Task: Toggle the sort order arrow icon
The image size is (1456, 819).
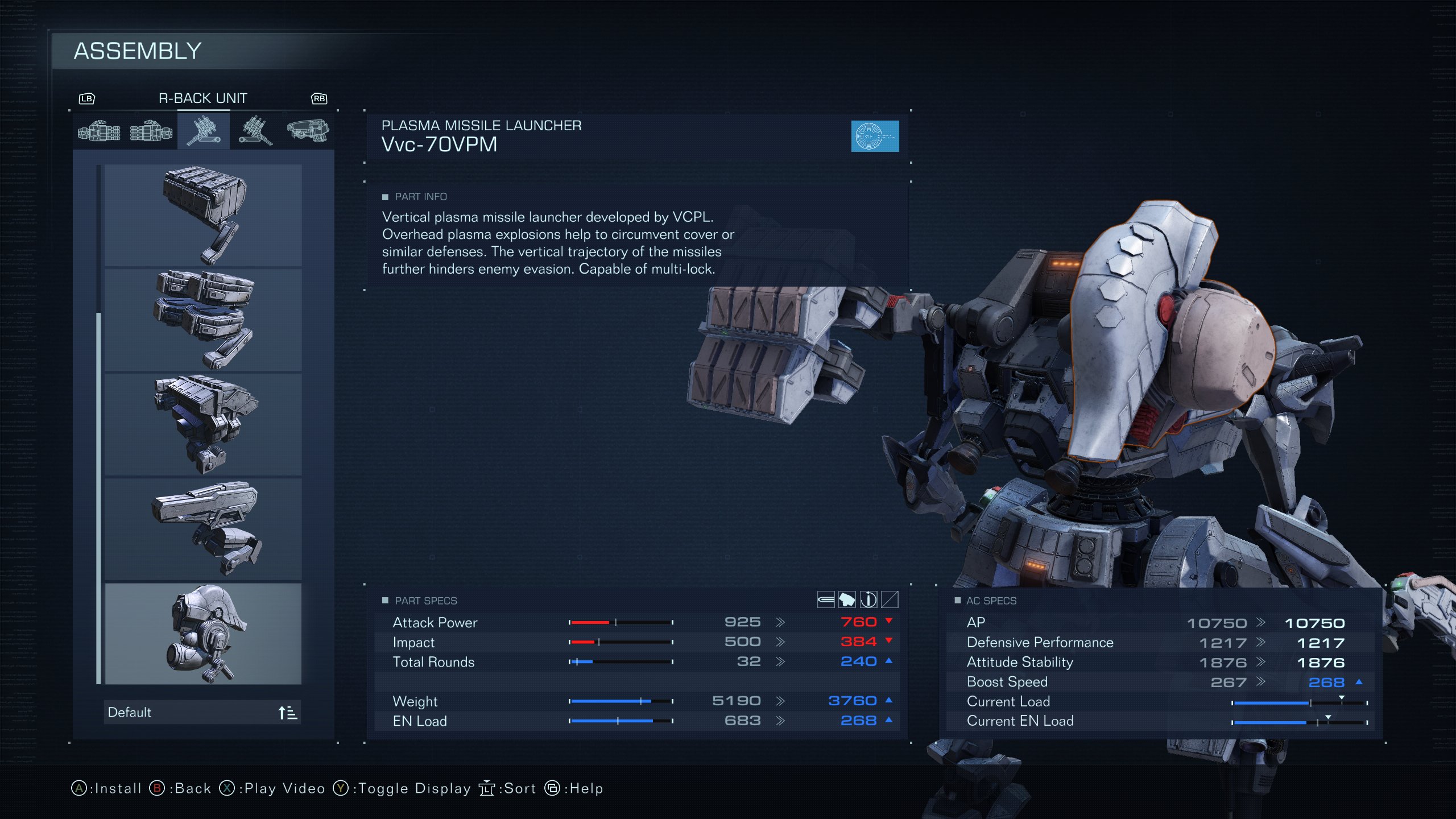Action: click(287, 713)
